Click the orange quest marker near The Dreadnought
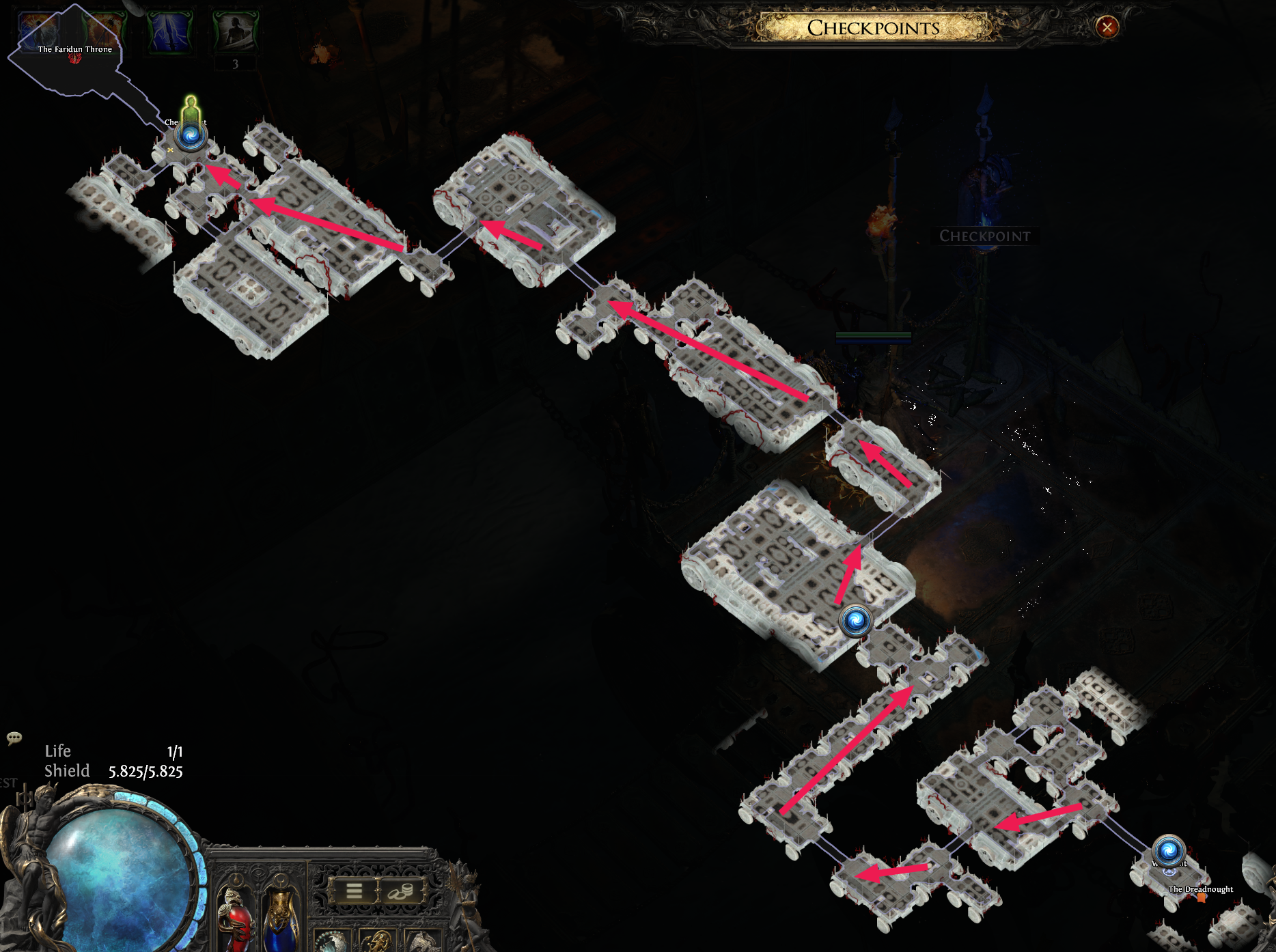Viewport: 1276px width, 952px height. pos(1201,899)
